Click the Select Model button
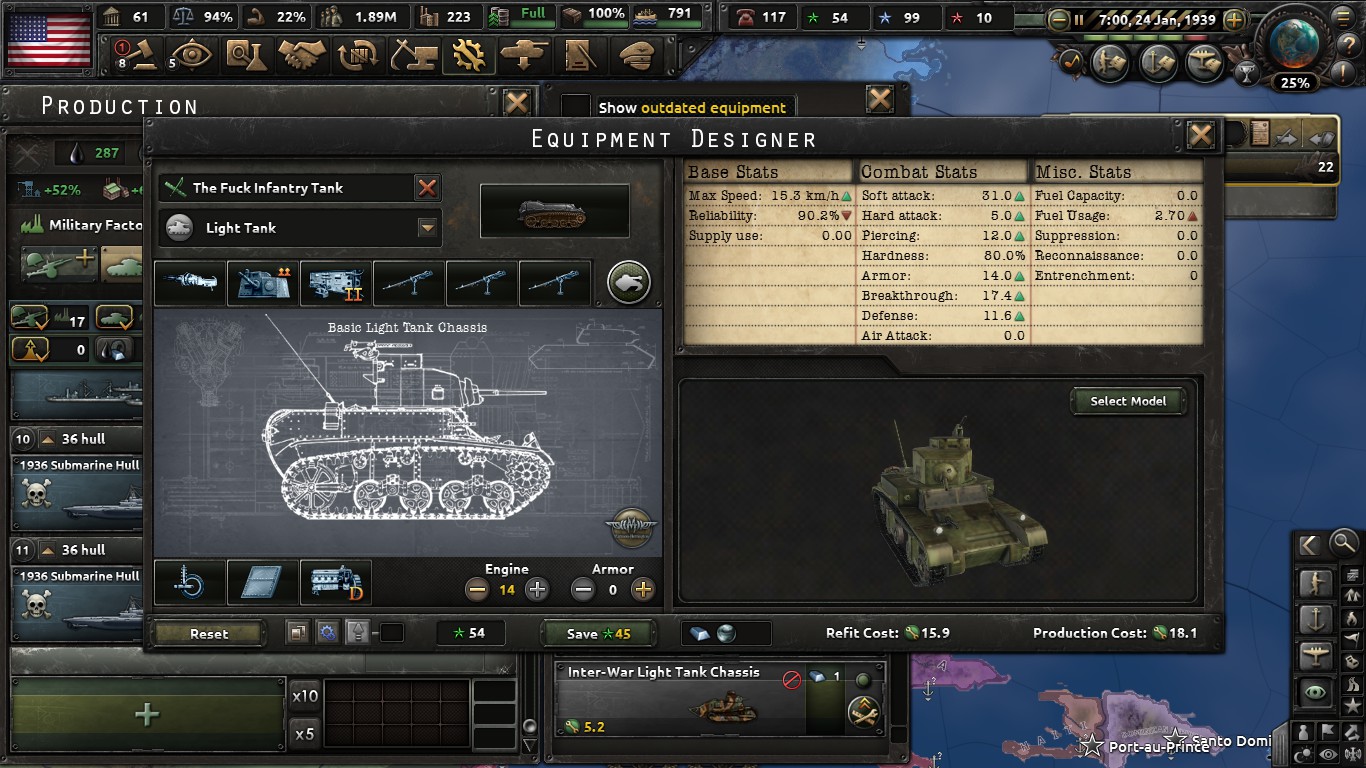Image resolution: width=1366 pixels, height=768 pixels. 1128,401
